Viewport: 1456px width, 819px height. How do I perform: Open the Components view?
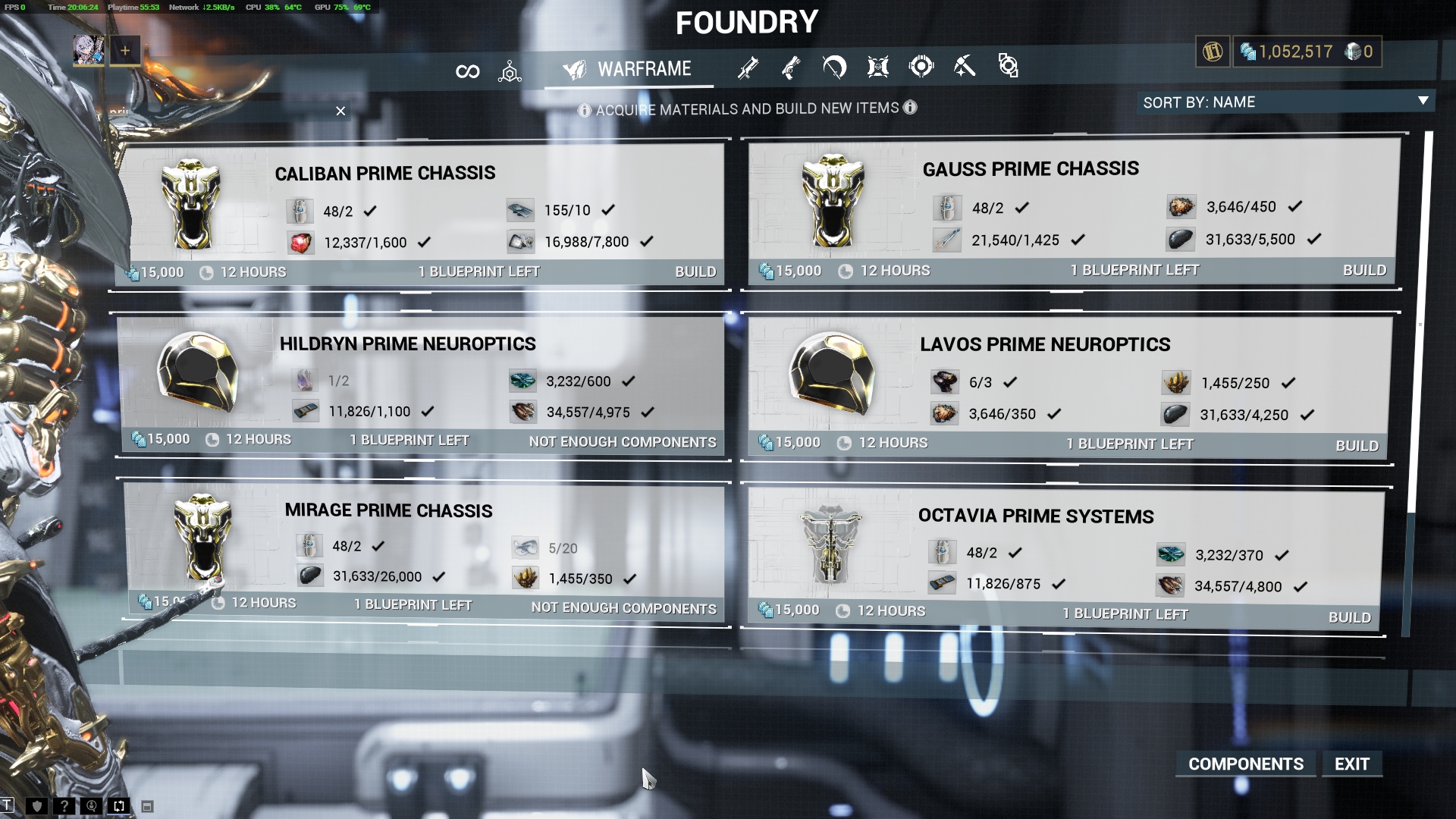point(1245,764)
